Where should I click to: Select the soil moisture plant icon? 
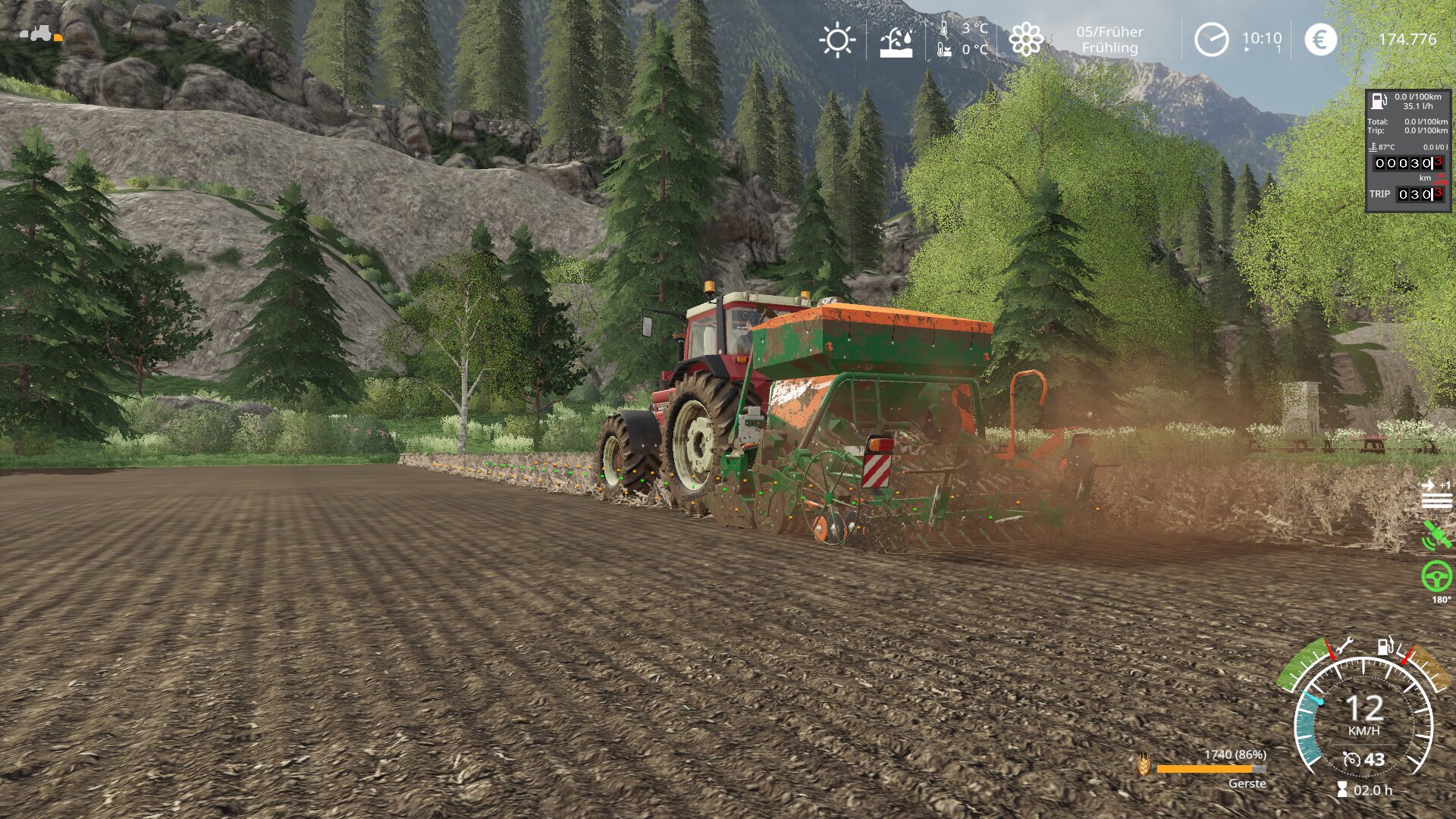(896, 42)
